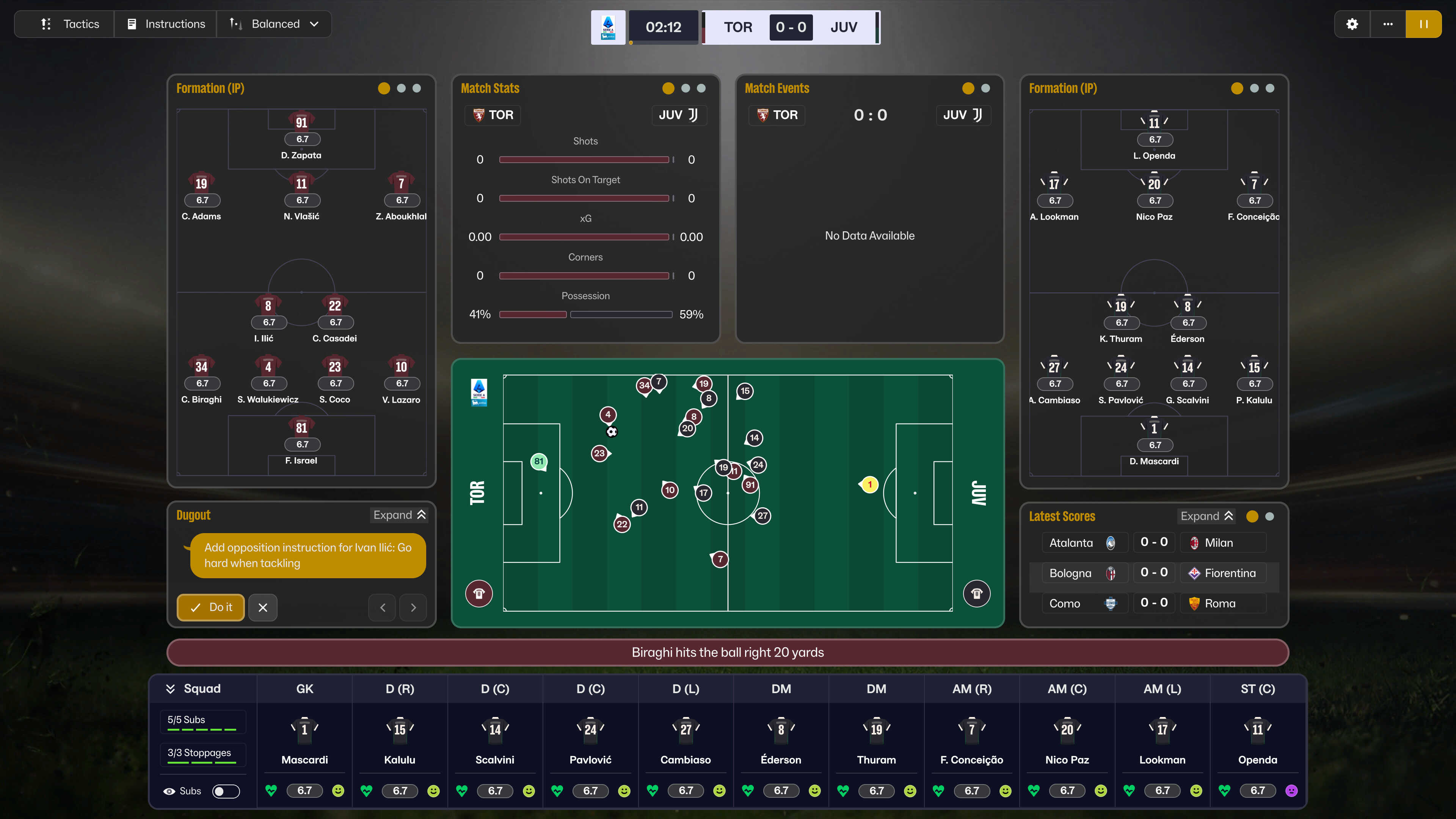The height and width of the screenshot is (819, 1456).
Task: Collapse the Squad bar
Action: click(170, 689)
